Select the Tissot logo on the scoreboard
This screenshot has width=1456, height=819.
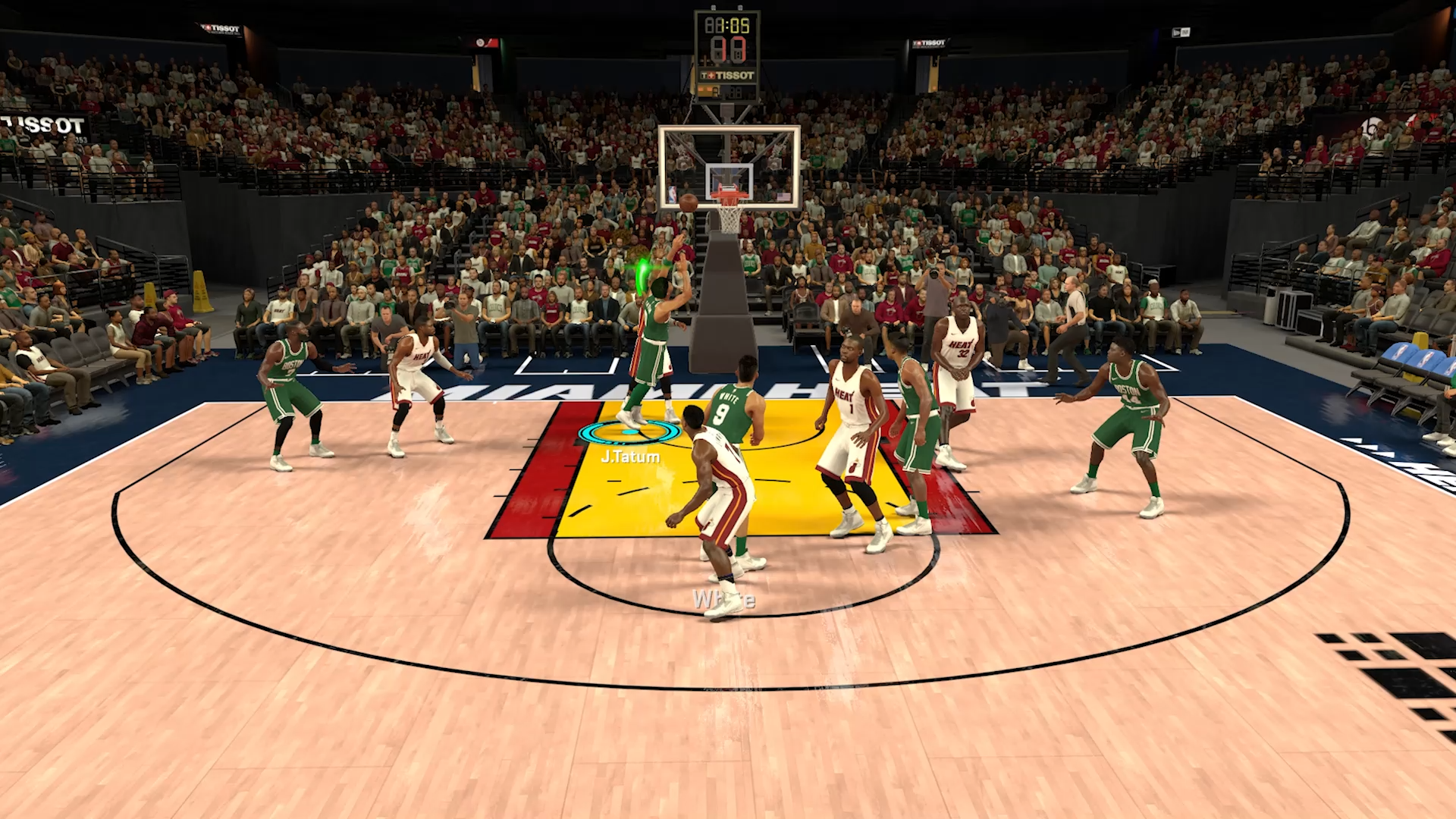(x=729, y=74)
